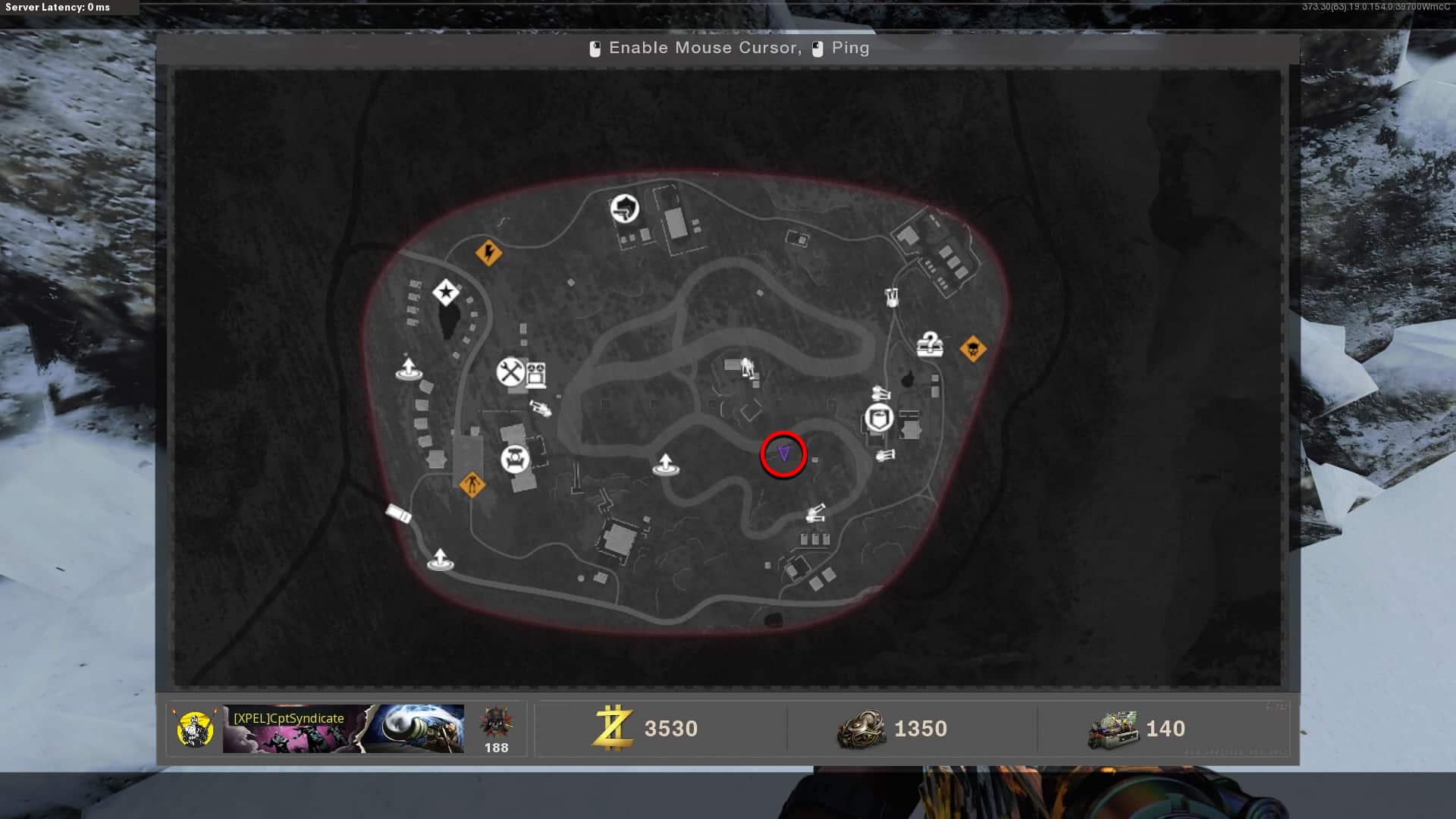
Task: Select the orange zombie figure diamond marker
Action: pos(472,483)
